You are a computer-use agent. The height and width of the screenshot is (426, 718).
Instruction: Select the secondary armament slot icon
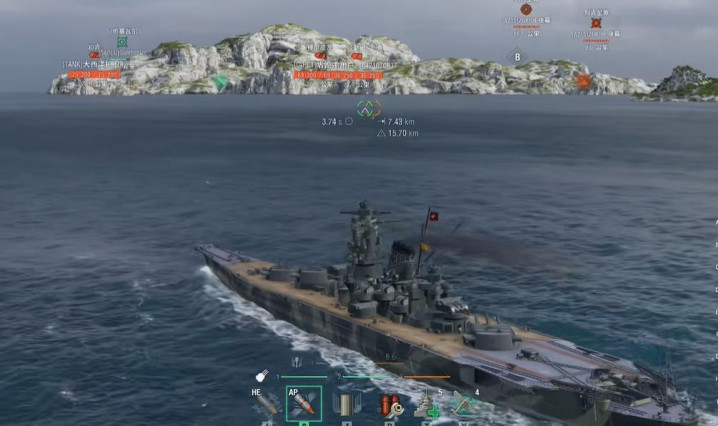[345, 405]
